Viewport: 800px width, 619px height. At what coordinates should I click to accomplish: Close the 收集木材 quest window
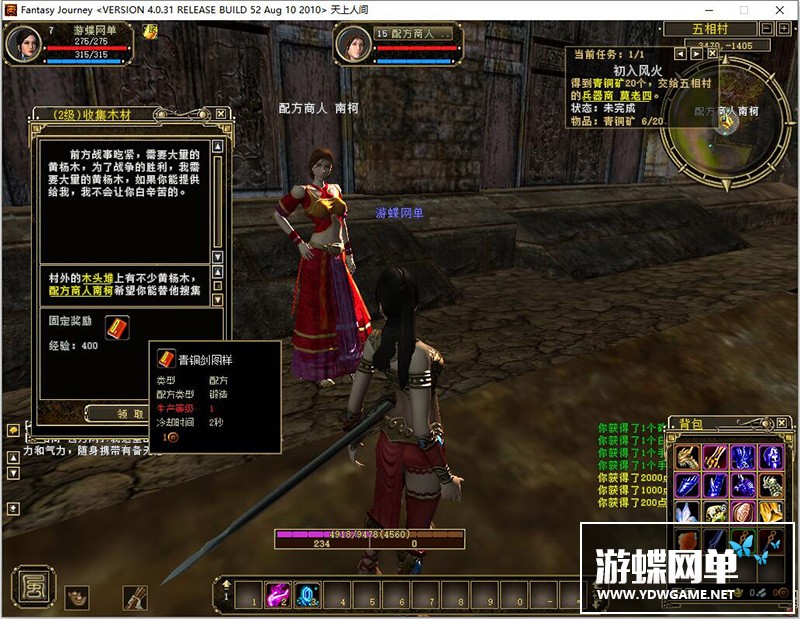tap(221, 114)
